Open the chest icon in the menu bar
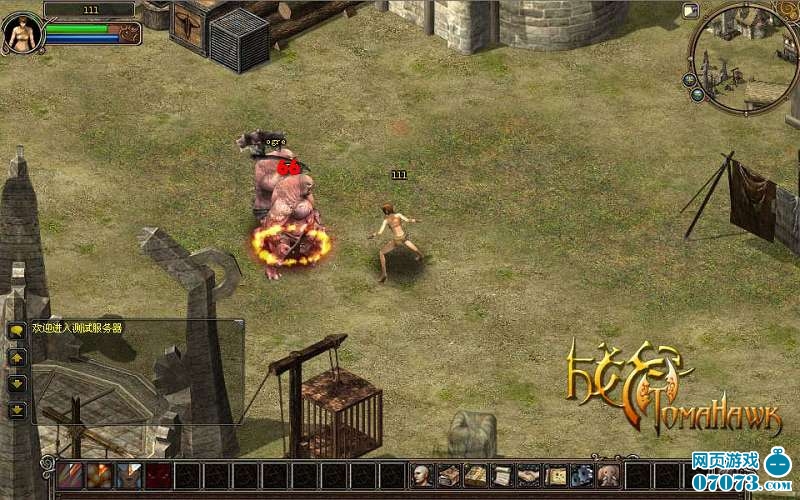 tap(449, 476)
